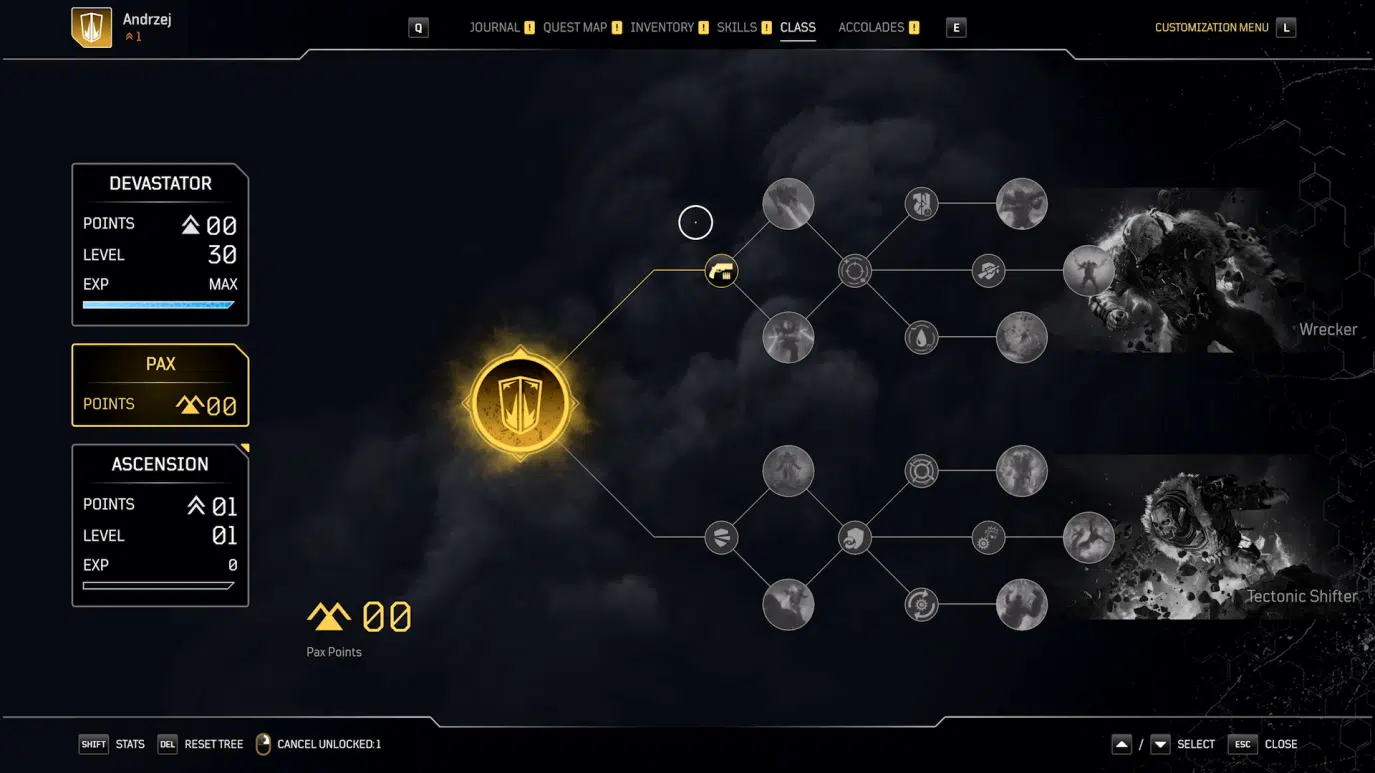Click the armor plates node starting the lower branch
Screen dimensions: 1375x773
[x=721, y=537]
